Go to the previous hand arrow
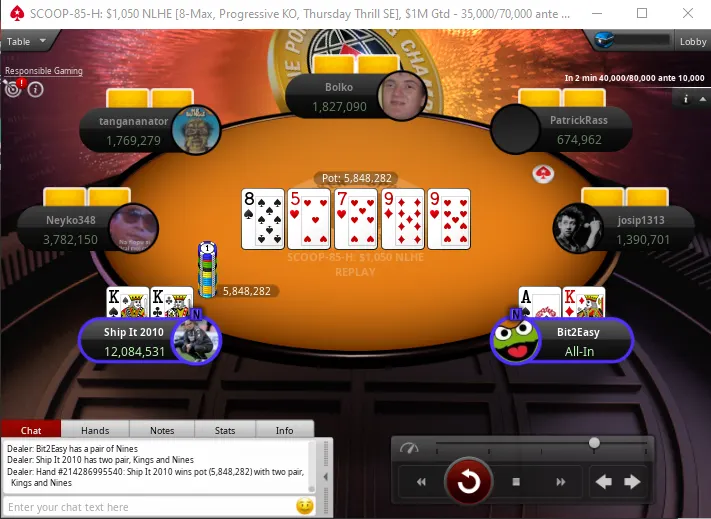 click(604, 482)
